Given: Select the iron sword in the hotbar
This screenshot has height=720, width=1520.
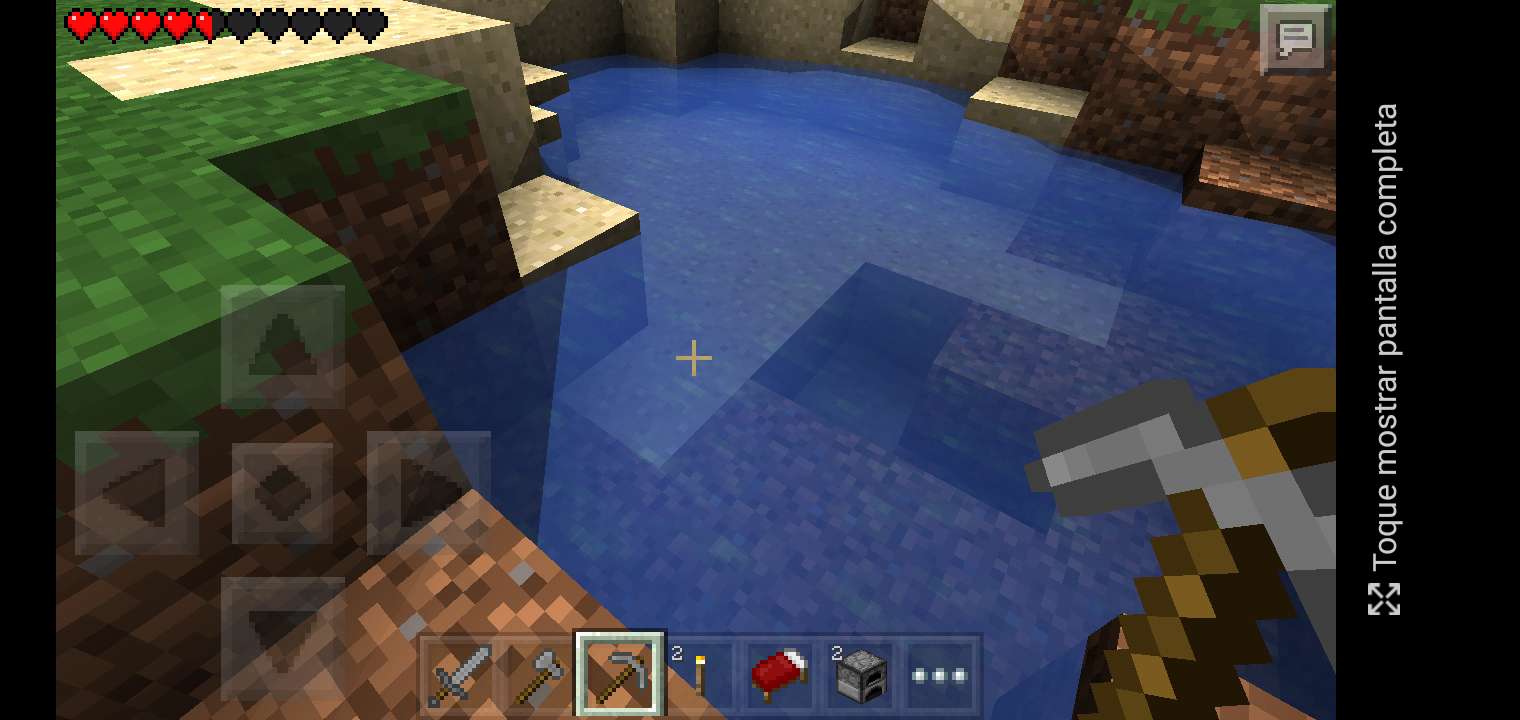Looking at the screenshot, I should 460,675.
